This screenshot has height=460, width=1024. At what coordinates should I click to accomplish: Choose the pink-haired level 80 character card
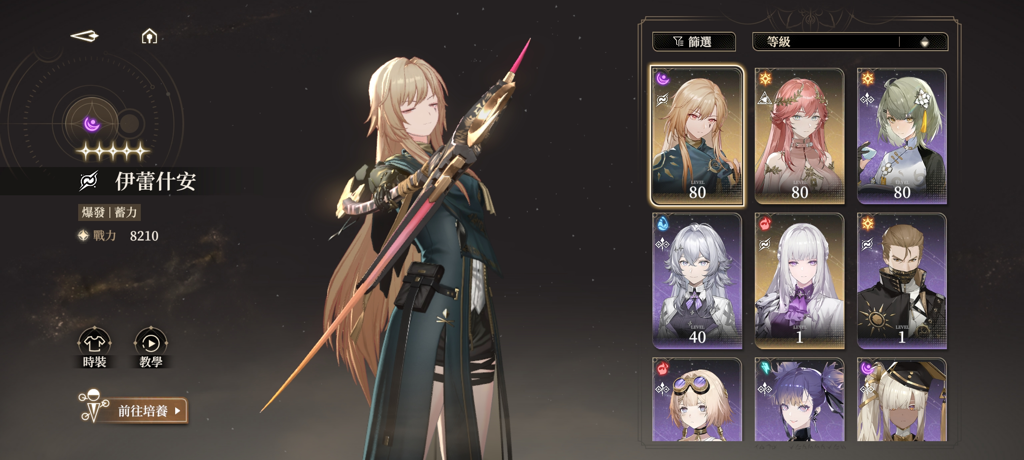tap(799, 135)
